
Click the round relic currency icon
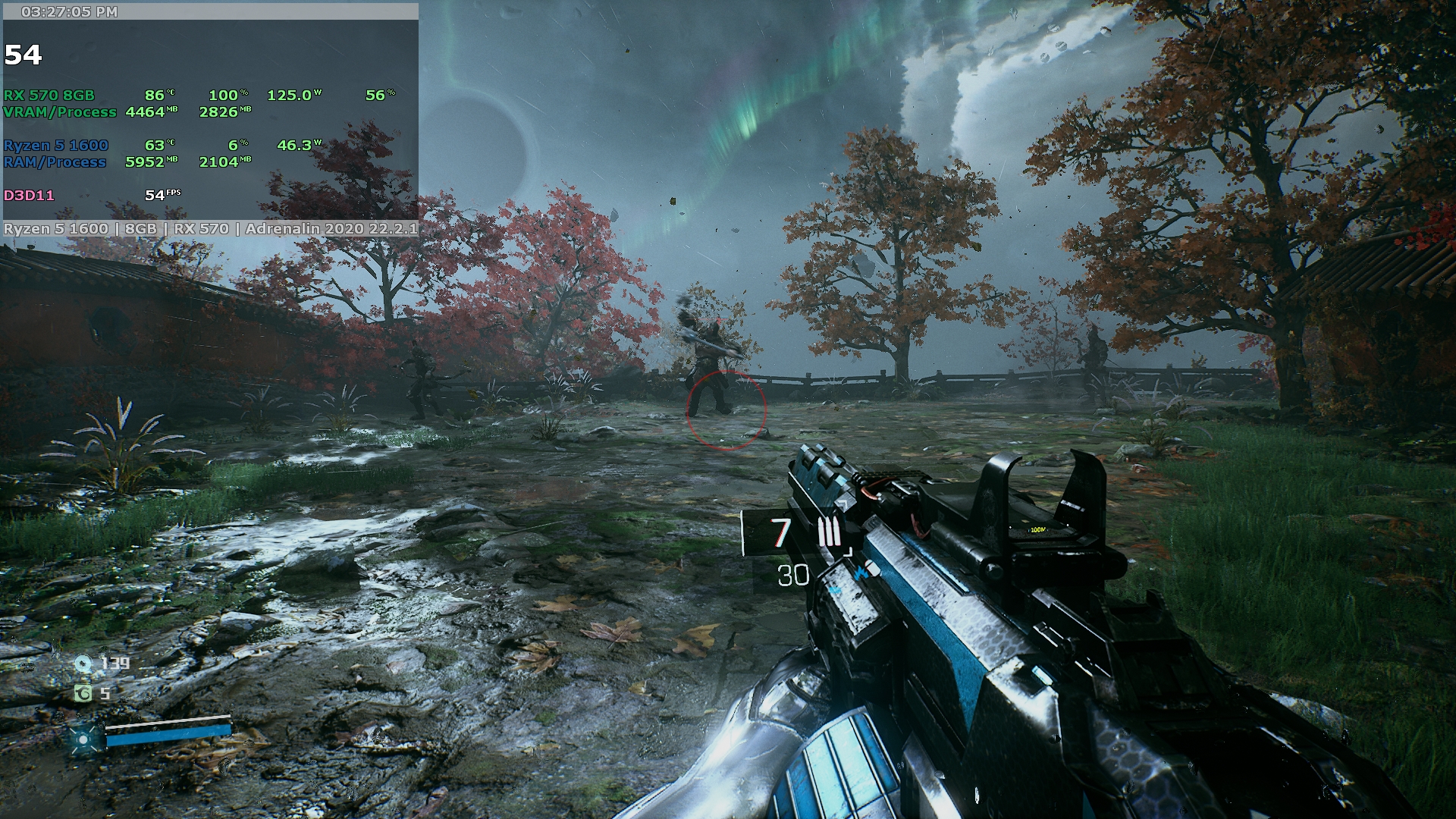[x=83, y=664]
